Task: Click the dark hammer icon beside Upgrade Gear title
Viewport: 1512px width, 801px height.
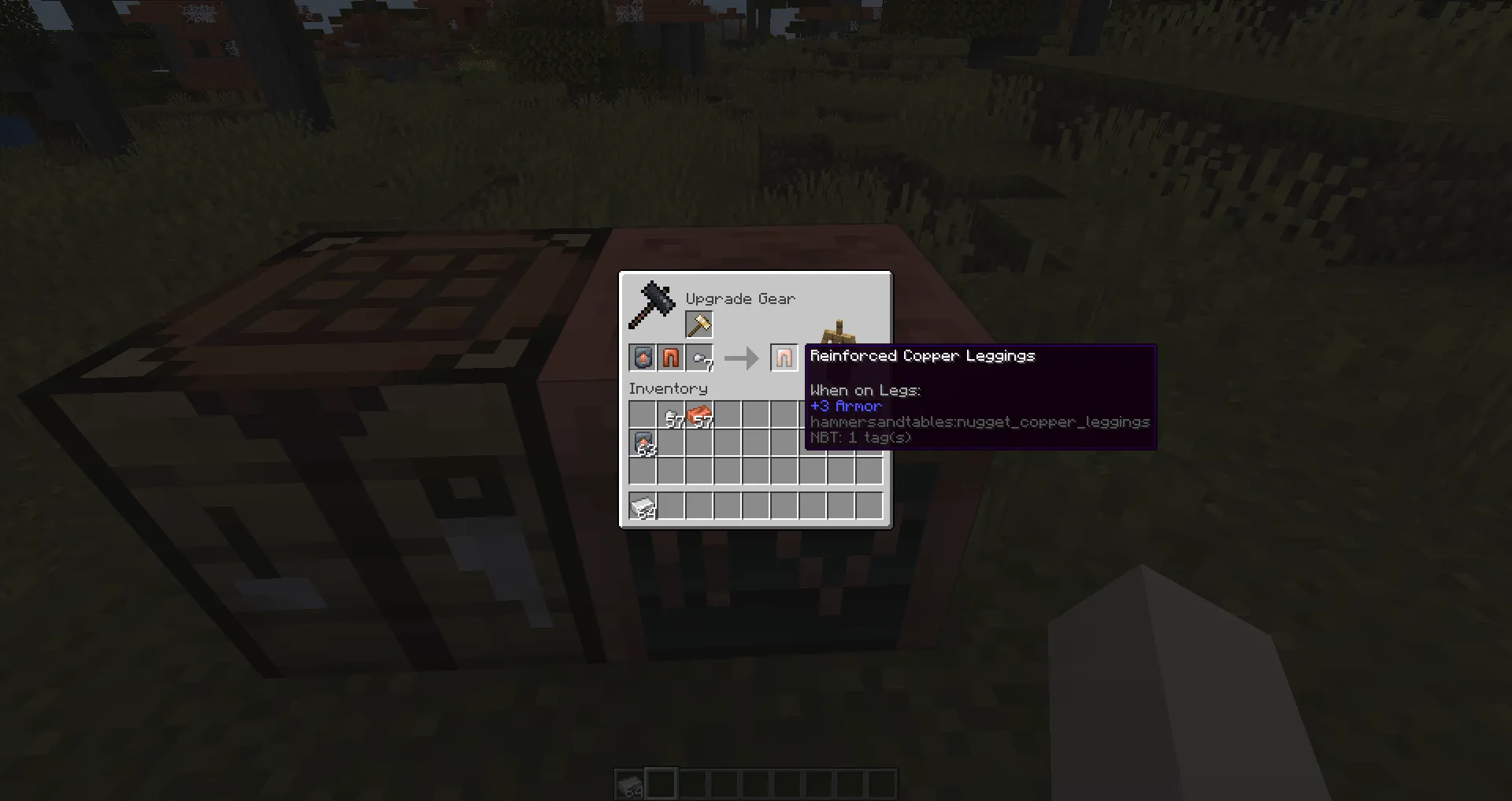Action: pyautogui.click(x=652, y=303)
